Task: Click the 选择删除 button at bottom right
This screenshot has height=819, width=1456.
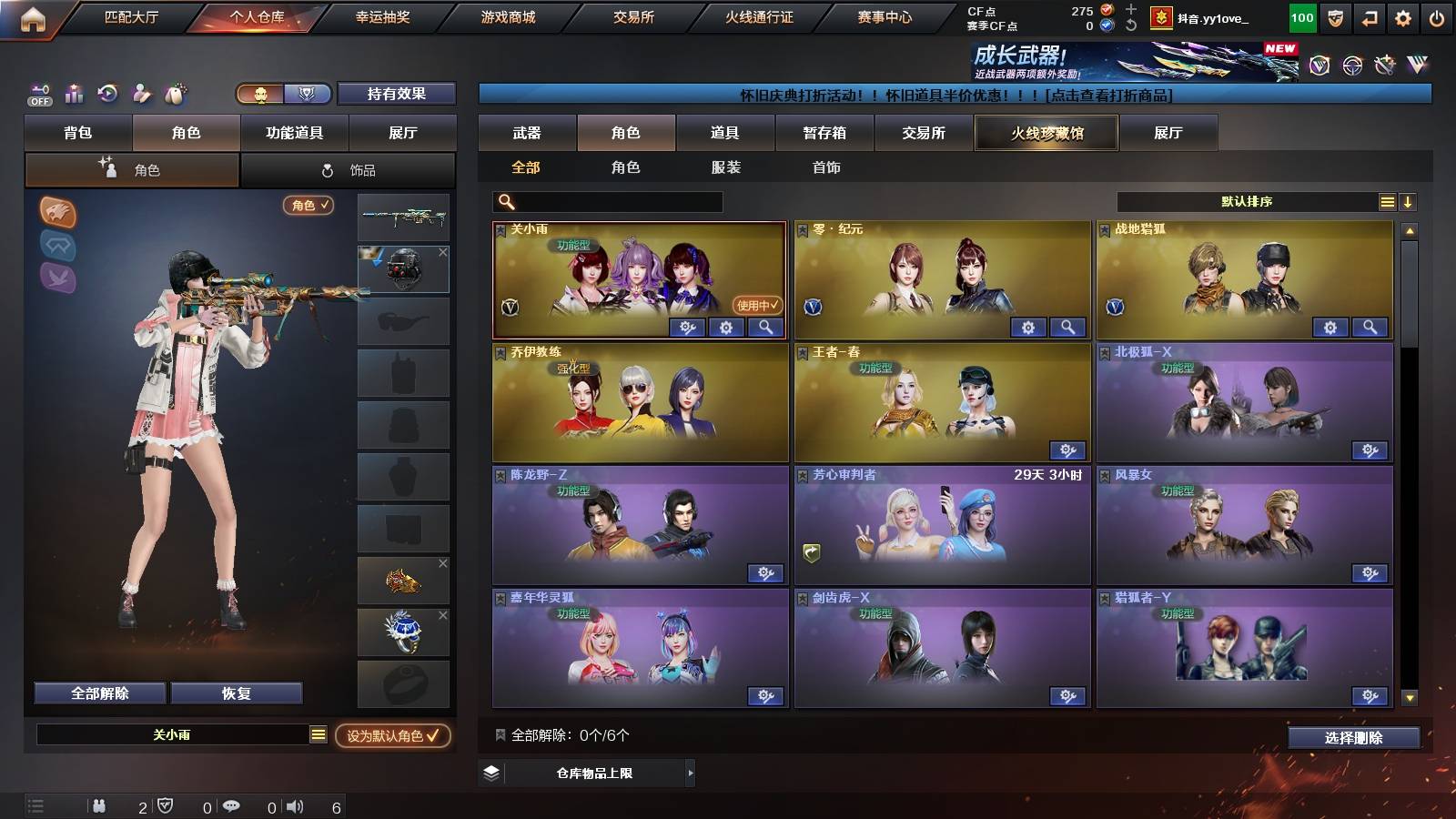Action: click(x=1353, y=738)
